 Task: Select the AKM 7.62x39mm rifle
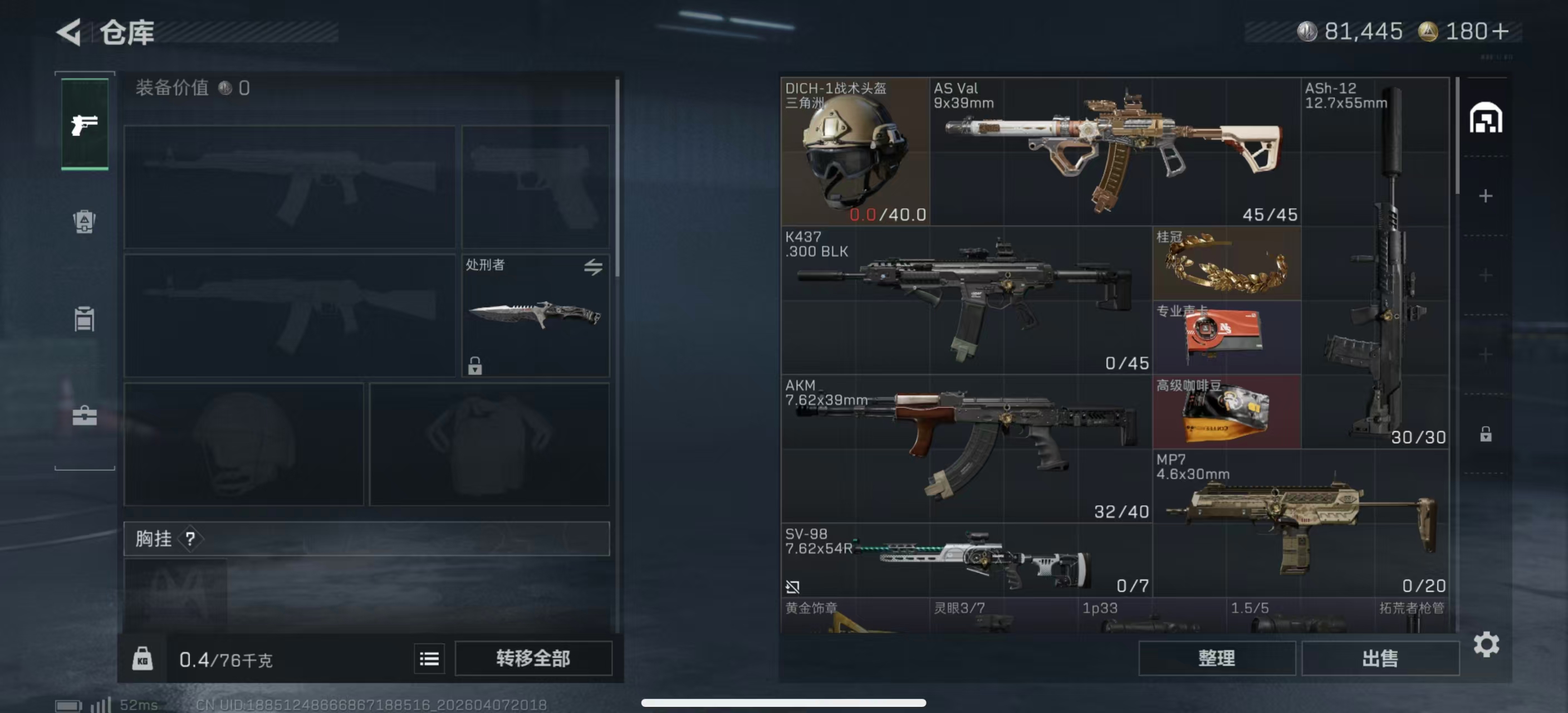point(966,449)
